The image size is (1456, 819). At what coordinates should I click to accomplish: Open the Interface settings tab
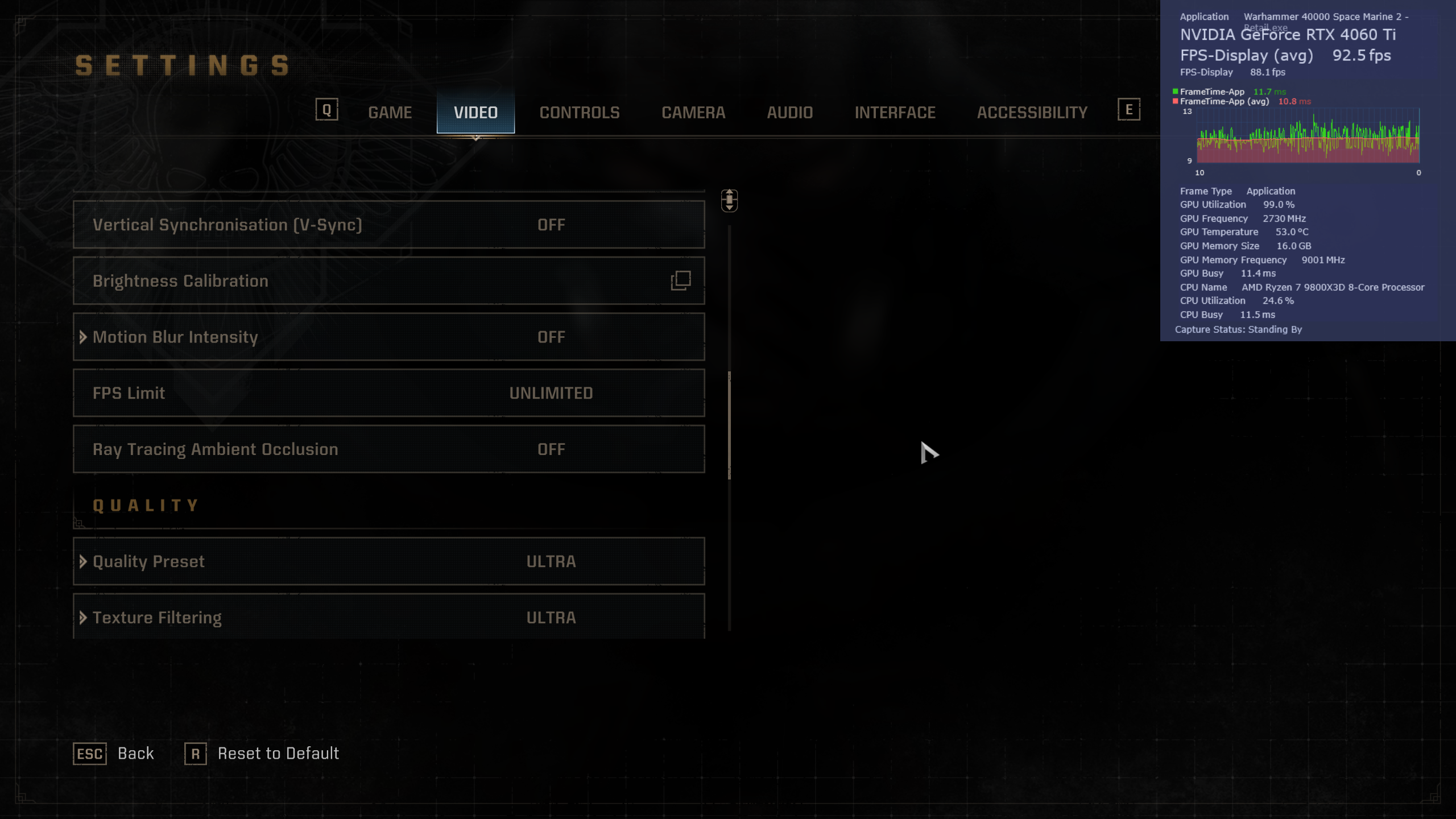pos(895,113)
